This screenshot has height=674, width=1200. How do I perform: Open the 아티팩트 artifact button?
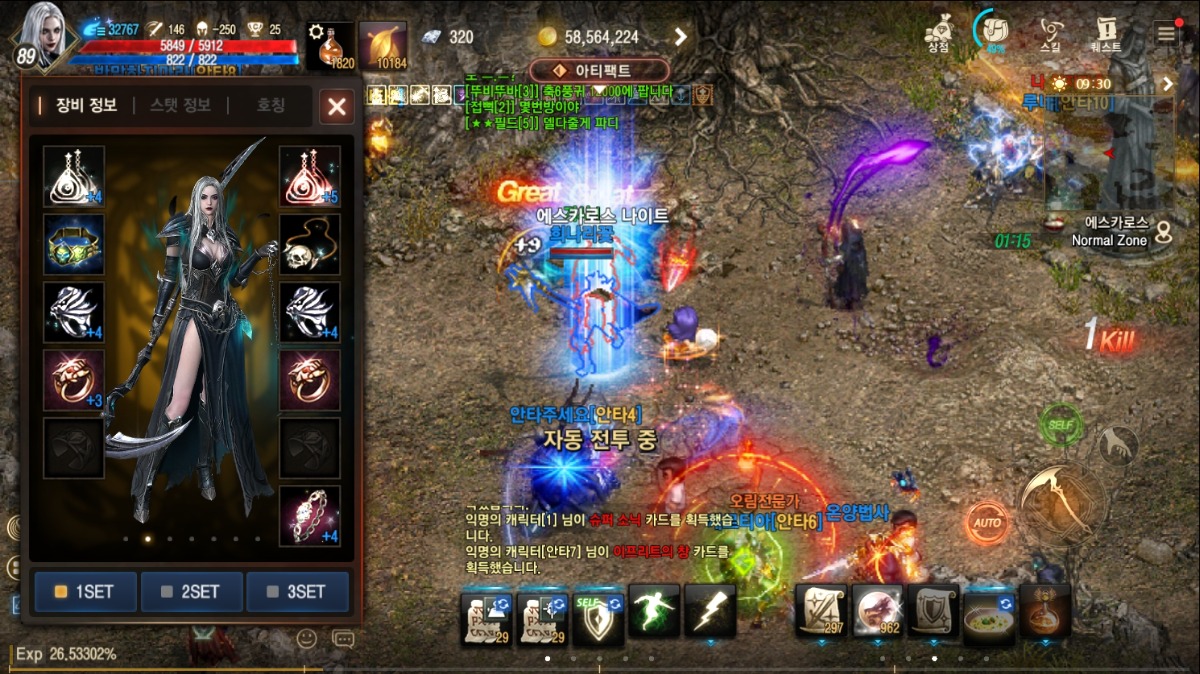(599, 70)
